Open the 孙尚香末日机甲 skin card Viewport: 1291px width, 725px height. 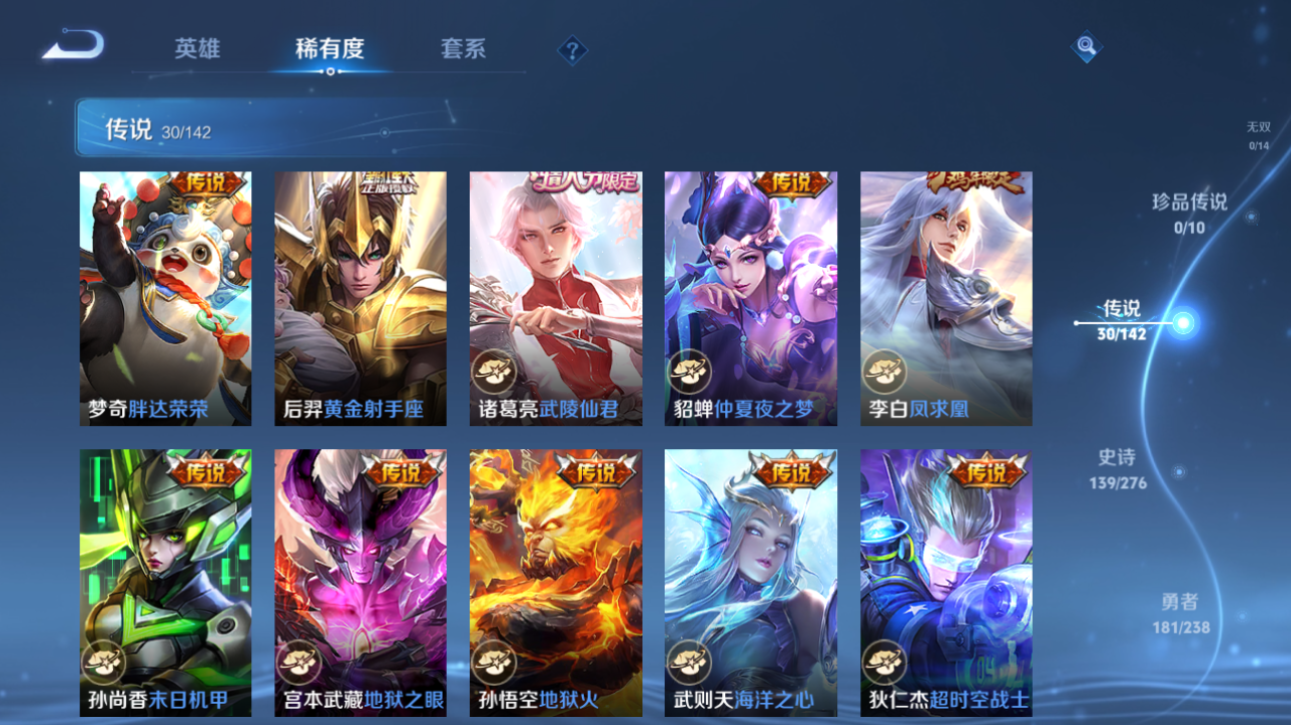(x=166, y=585)
